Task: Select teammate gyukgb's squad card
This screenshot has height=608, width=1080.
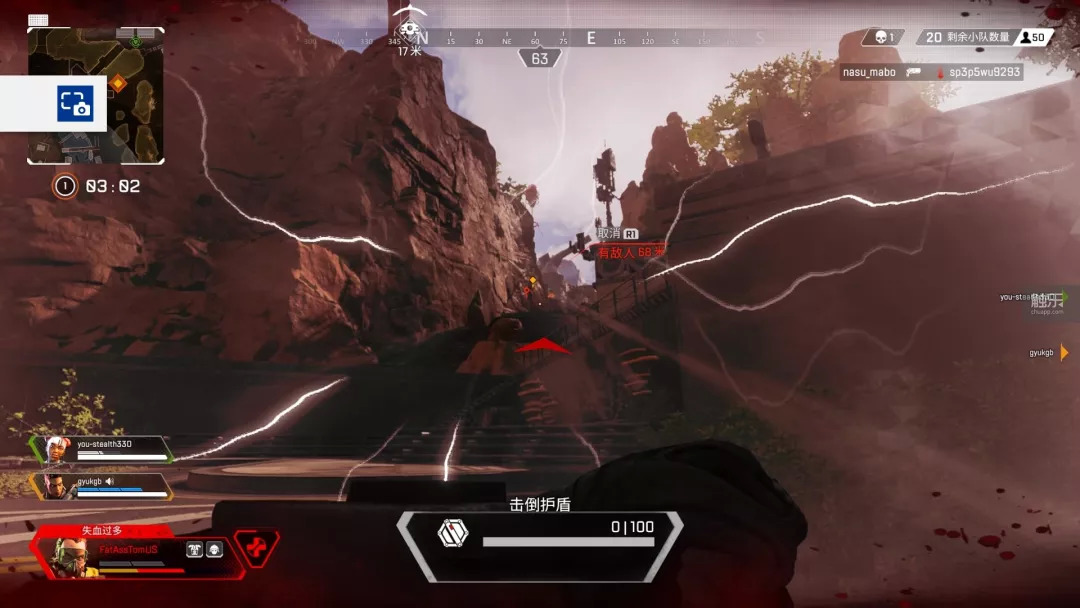Action: point(105,486)
